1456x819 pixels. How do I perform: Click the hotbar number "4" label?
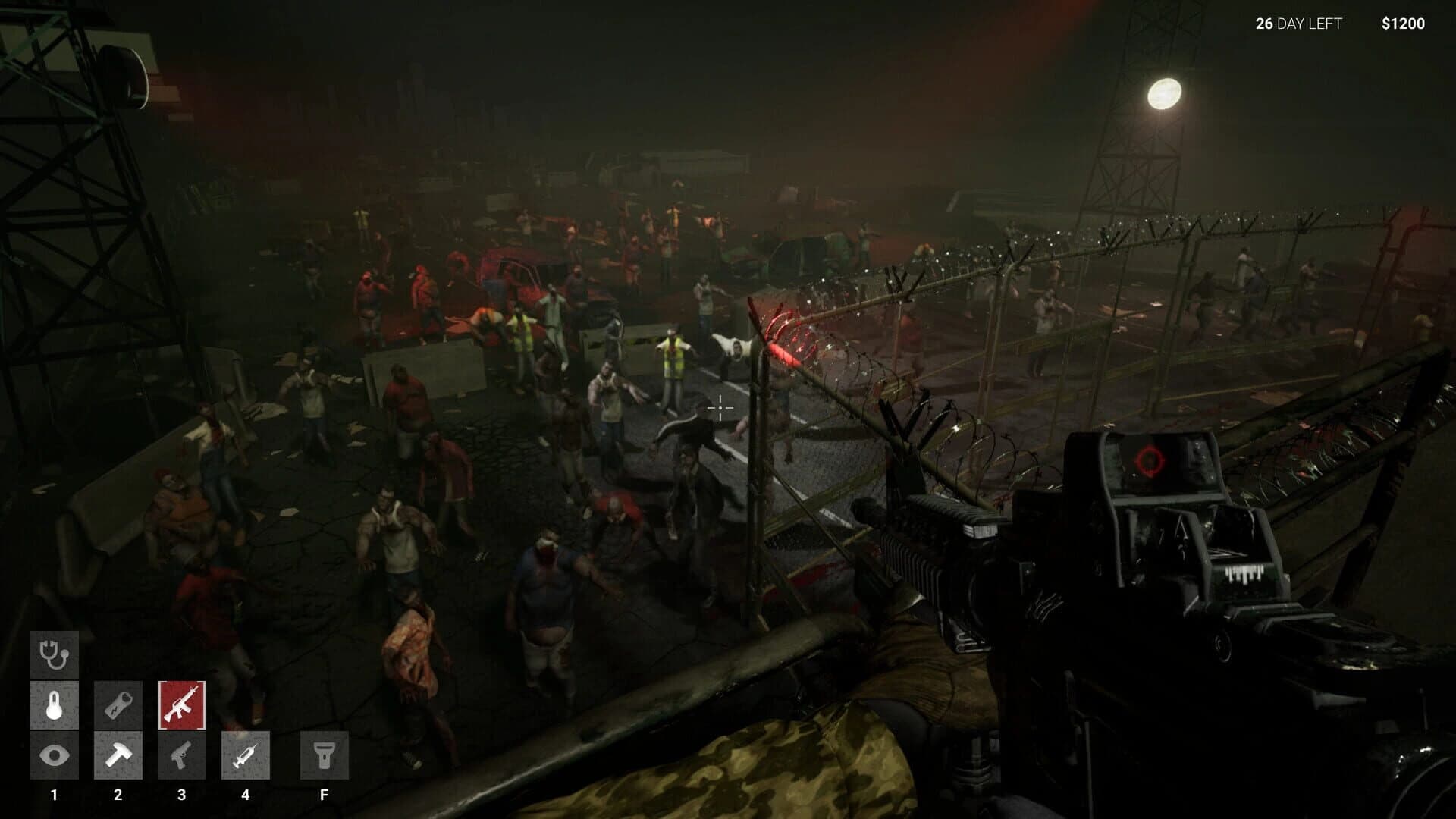246,795
